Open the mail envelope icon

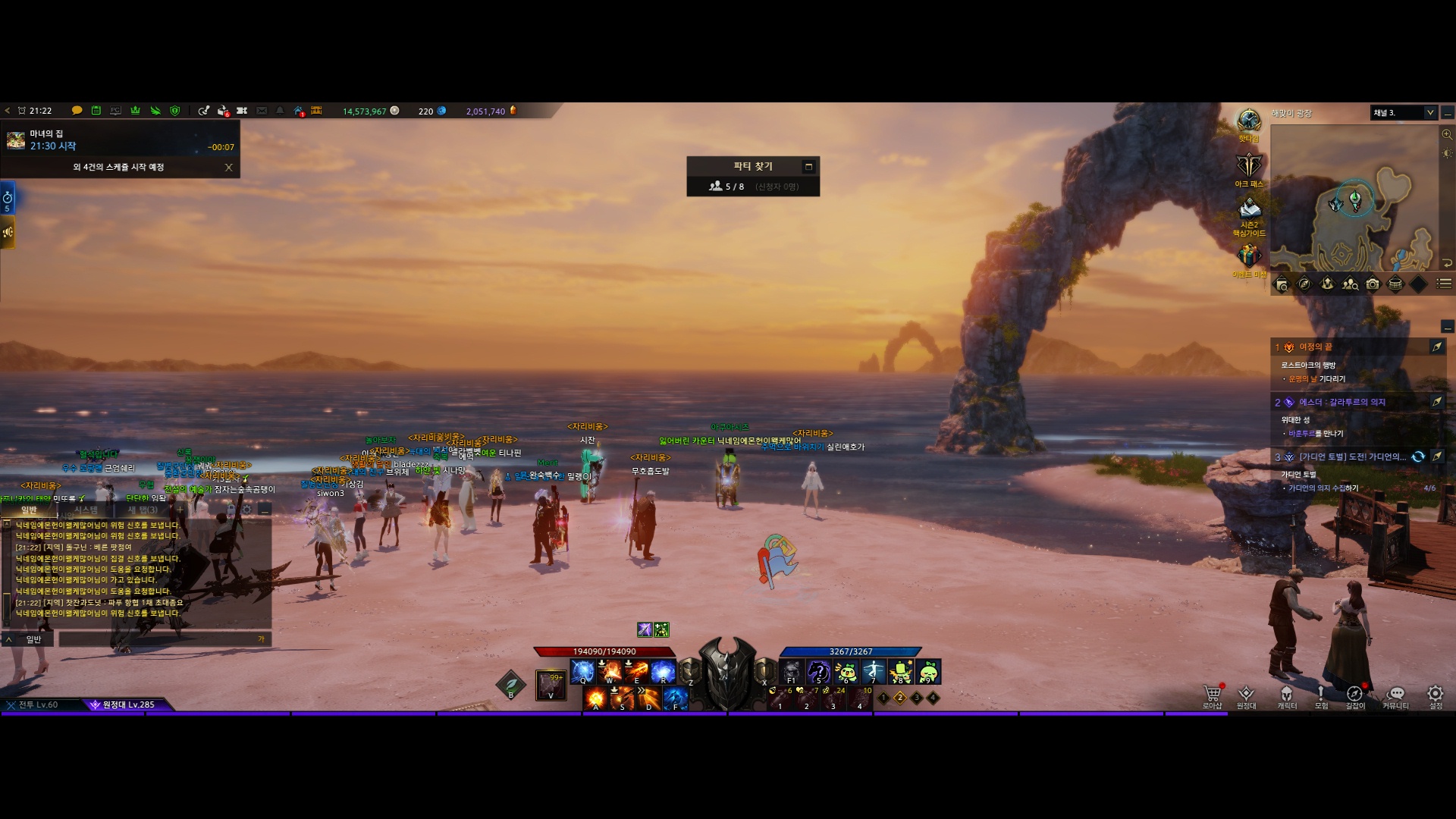click(x=262, y=111)
